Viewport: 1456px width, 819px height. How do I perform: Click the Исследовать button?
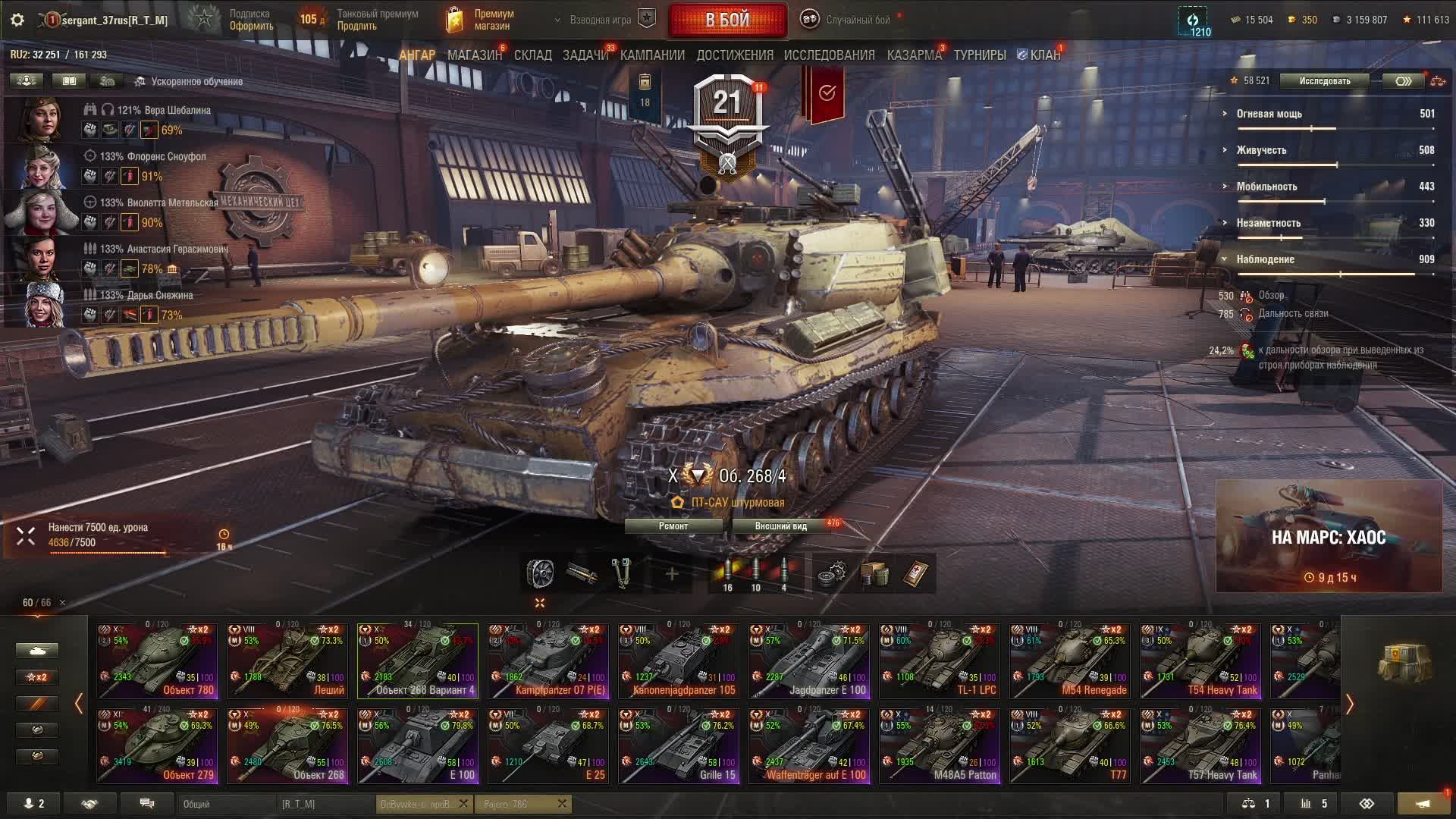pos(1324,81)
